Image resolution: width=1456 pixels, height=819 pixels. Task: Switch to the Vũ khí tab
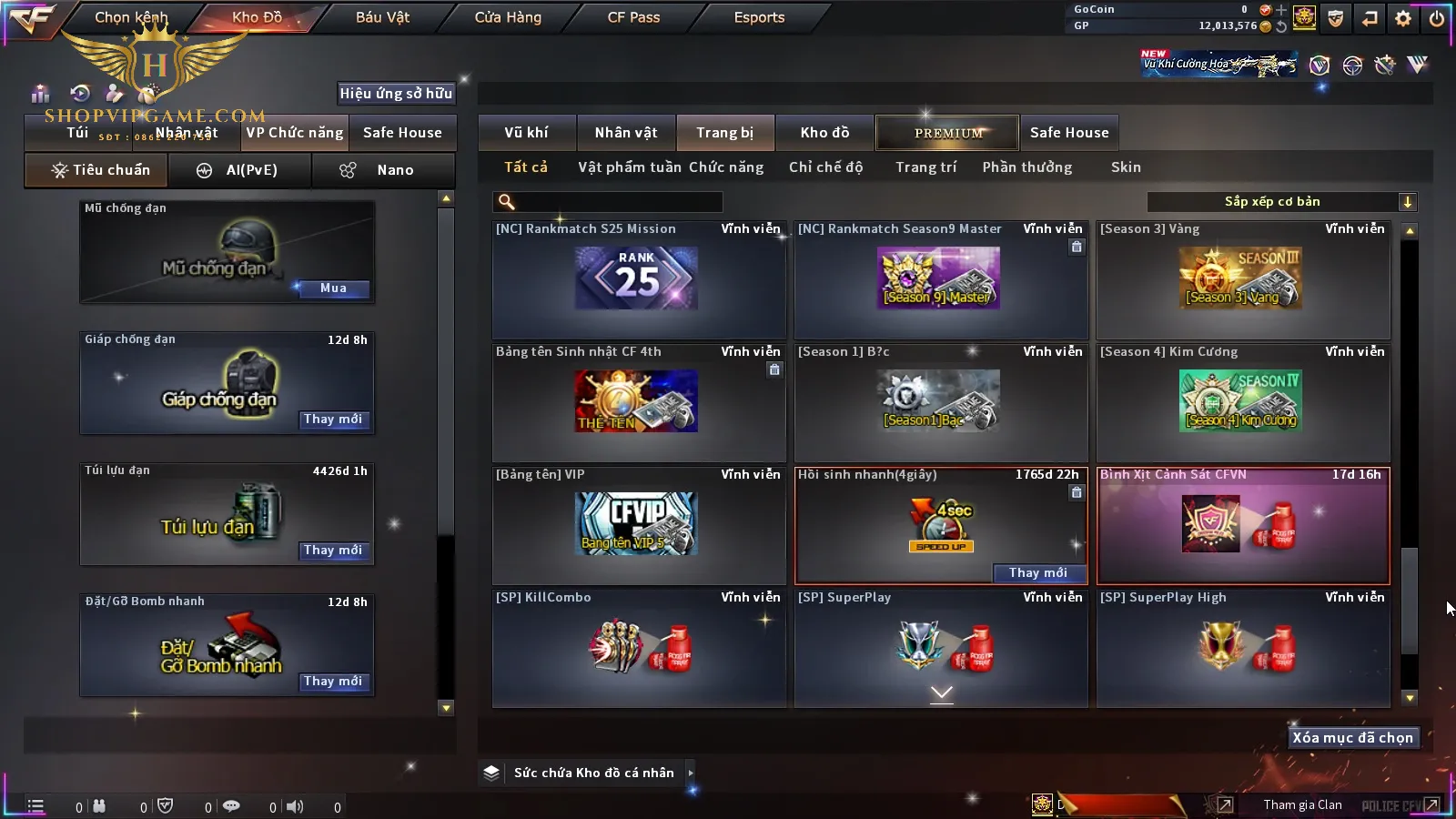coord(526,133)
